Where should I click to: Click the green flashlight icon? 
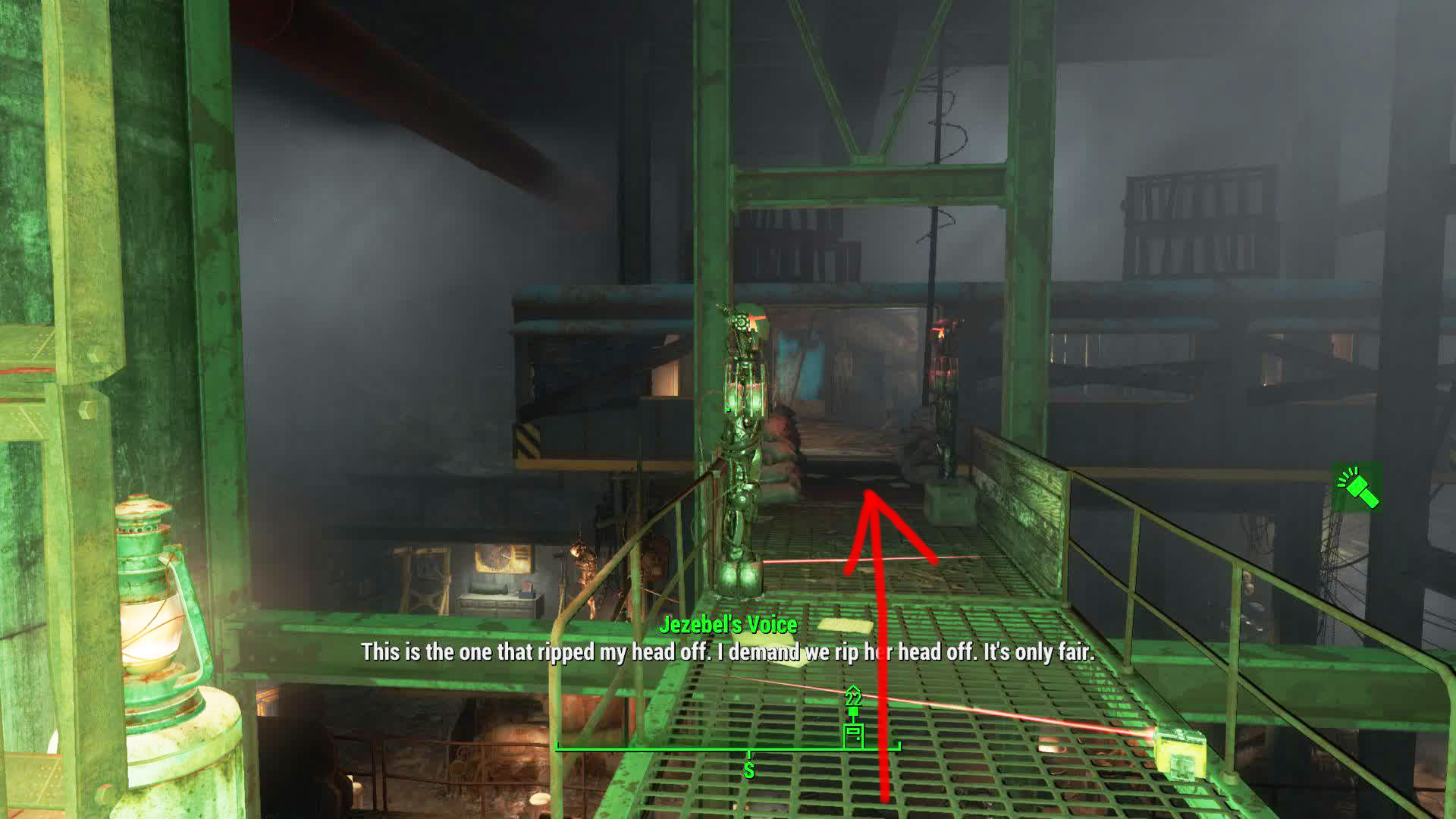1357,487
